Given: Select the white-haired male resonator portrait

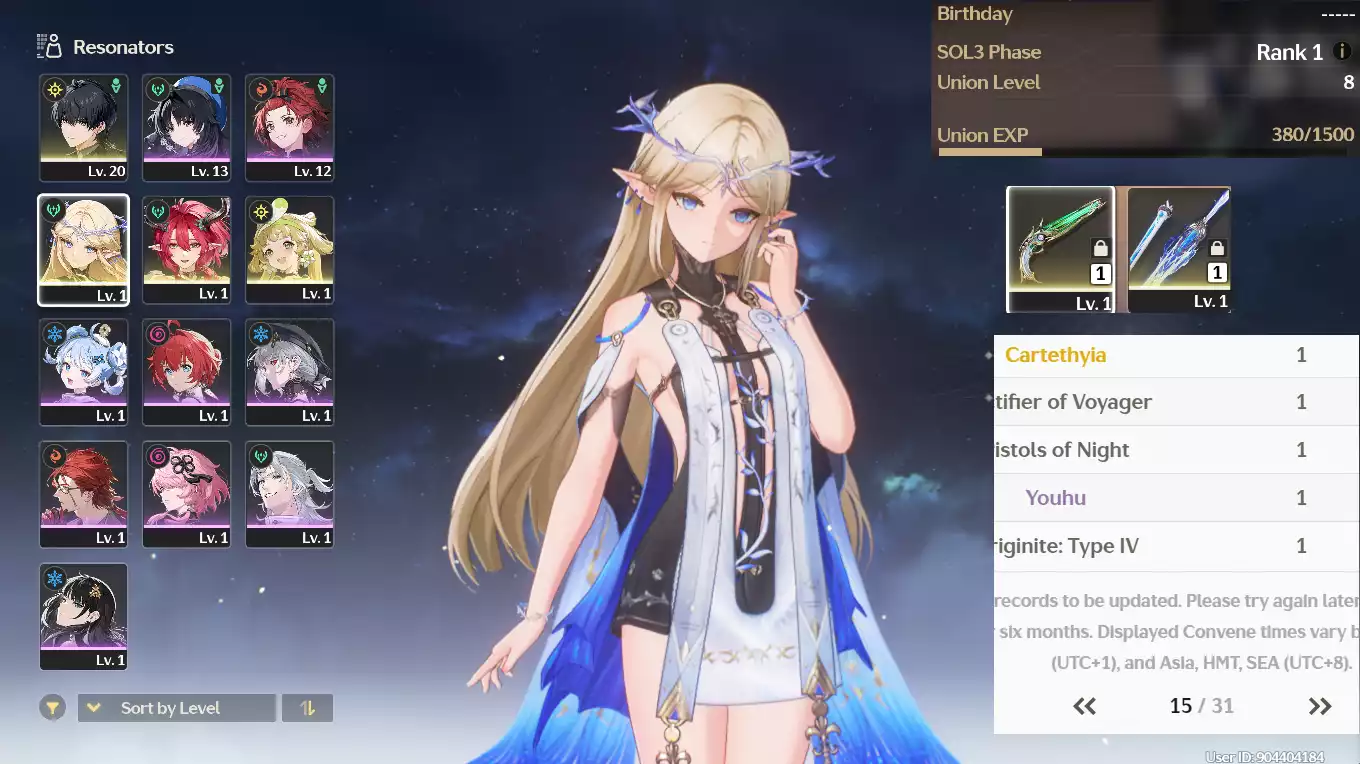Looking at the screenshot, I should 289,494.
